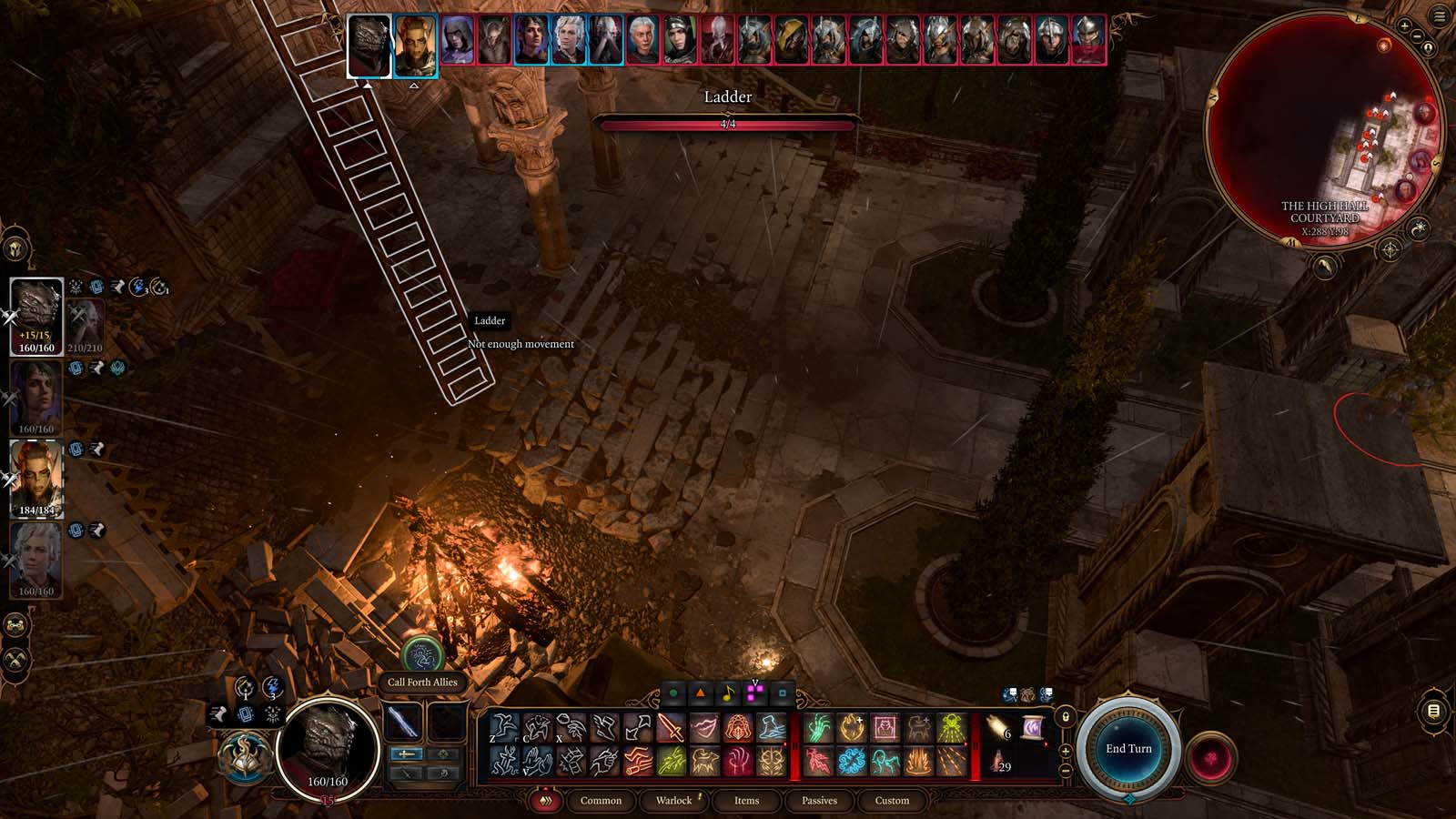Toggle the hotbar lock button
The height and width of the screenshot is (819, 1456).
click(1066, 717)
